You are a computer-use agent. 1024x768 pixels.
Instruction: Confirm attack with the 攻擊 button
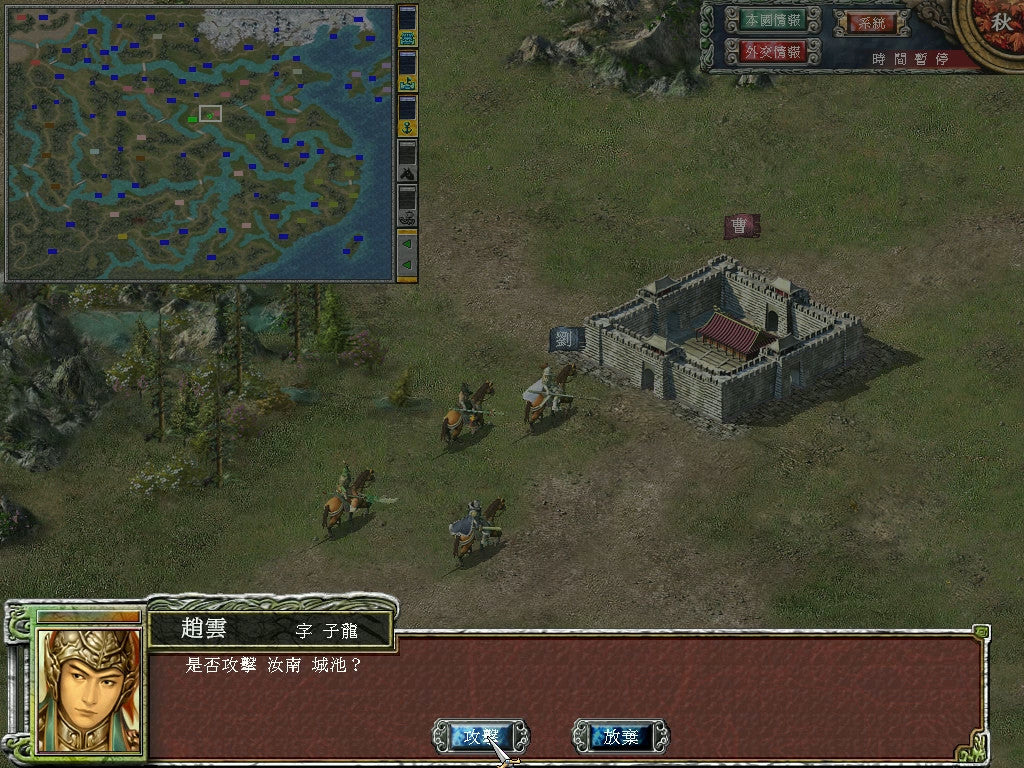click(x=480, y=737)
